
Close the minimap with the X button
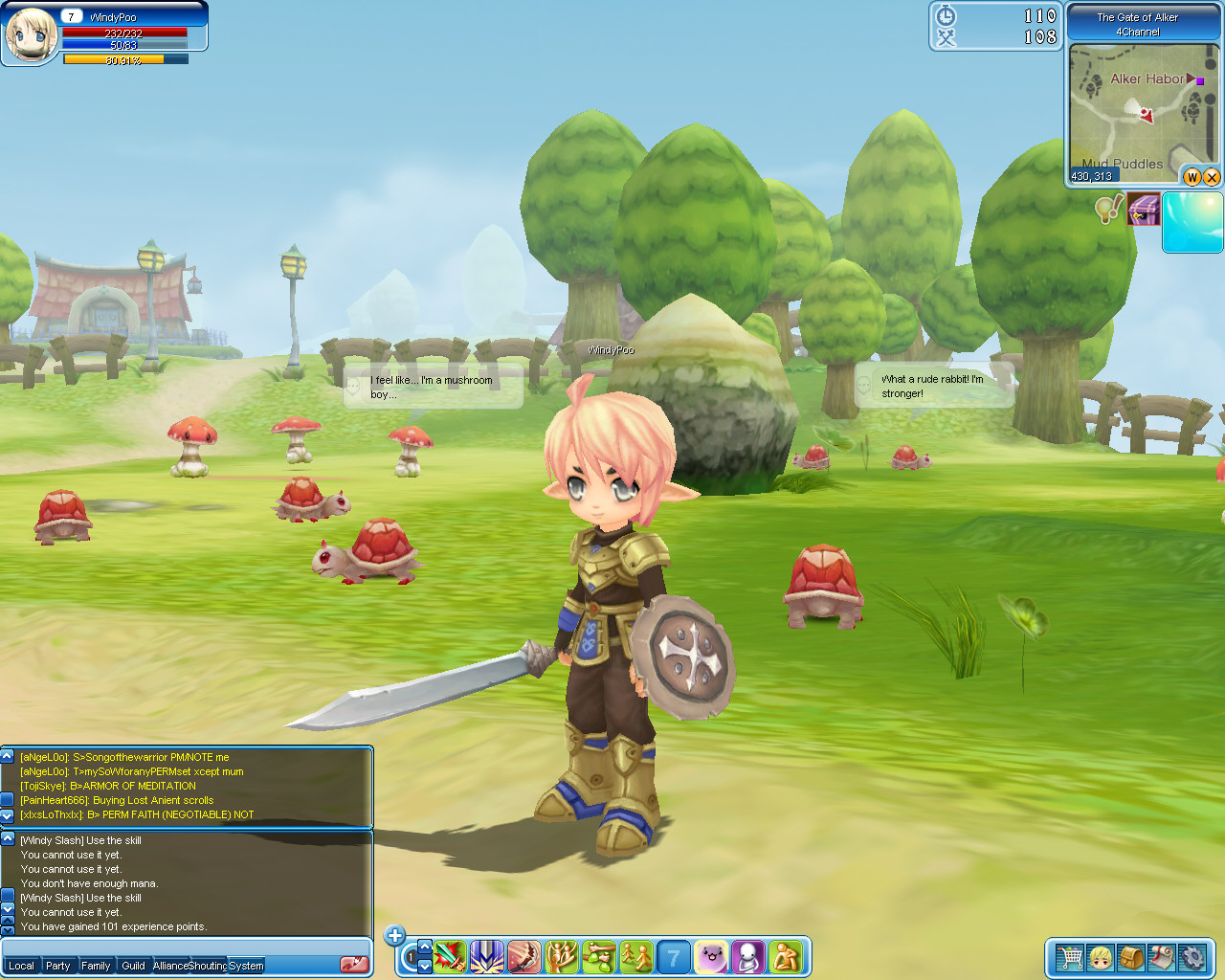coord(1212,177)
